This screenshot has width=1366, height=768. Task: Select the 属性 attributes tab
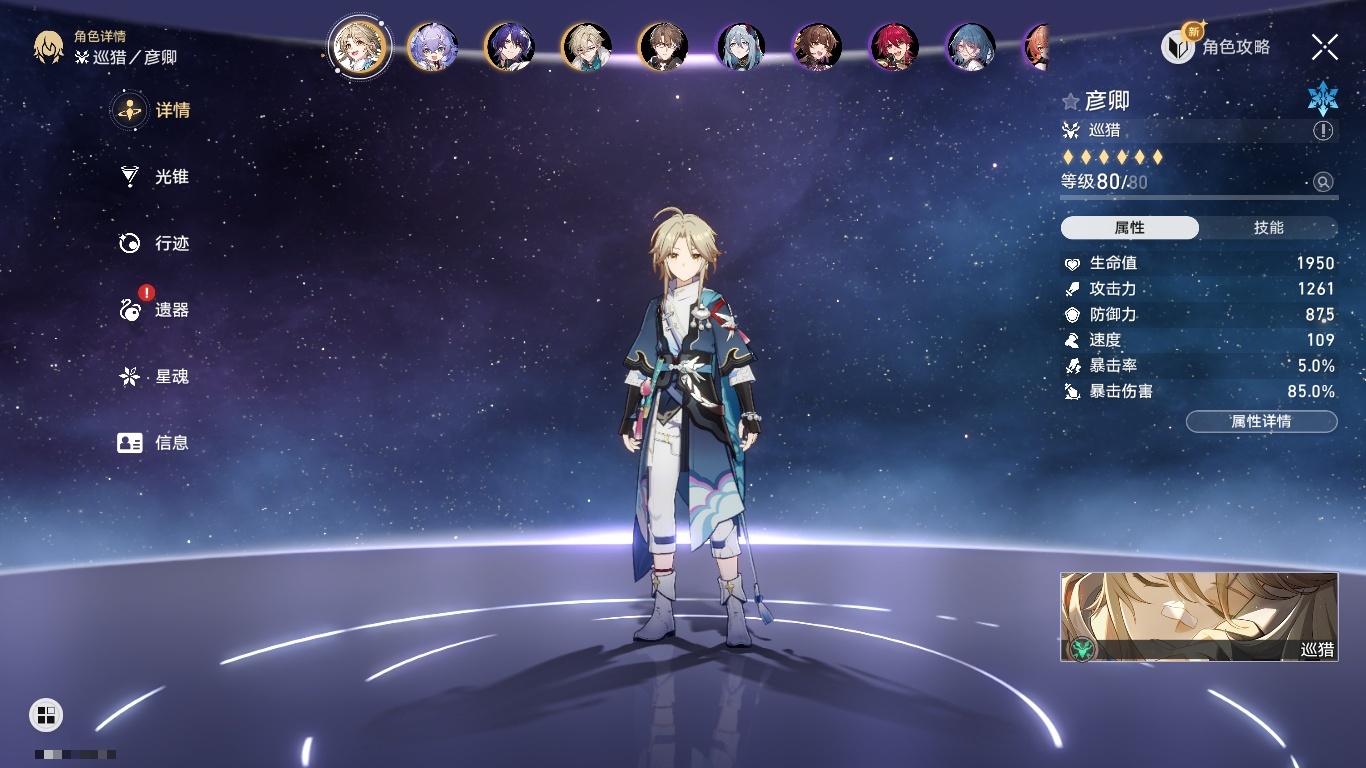[1130, 228]
